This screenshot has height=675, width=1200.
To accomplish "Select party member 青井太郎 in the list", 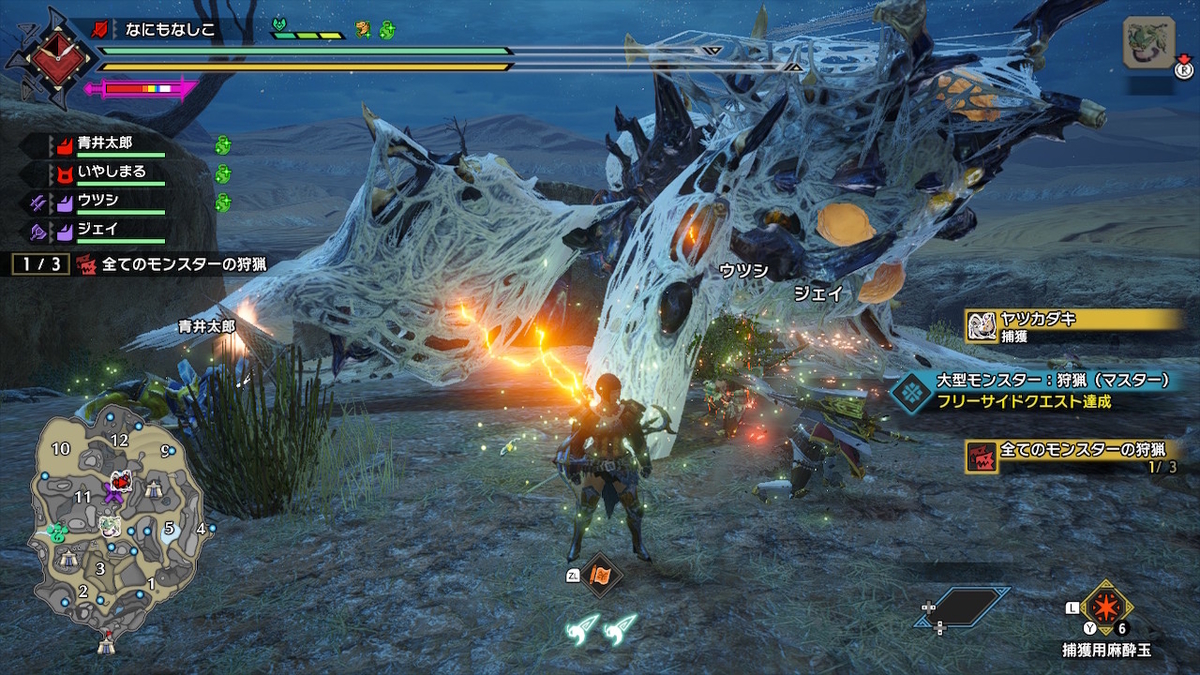I will (105, 143).
